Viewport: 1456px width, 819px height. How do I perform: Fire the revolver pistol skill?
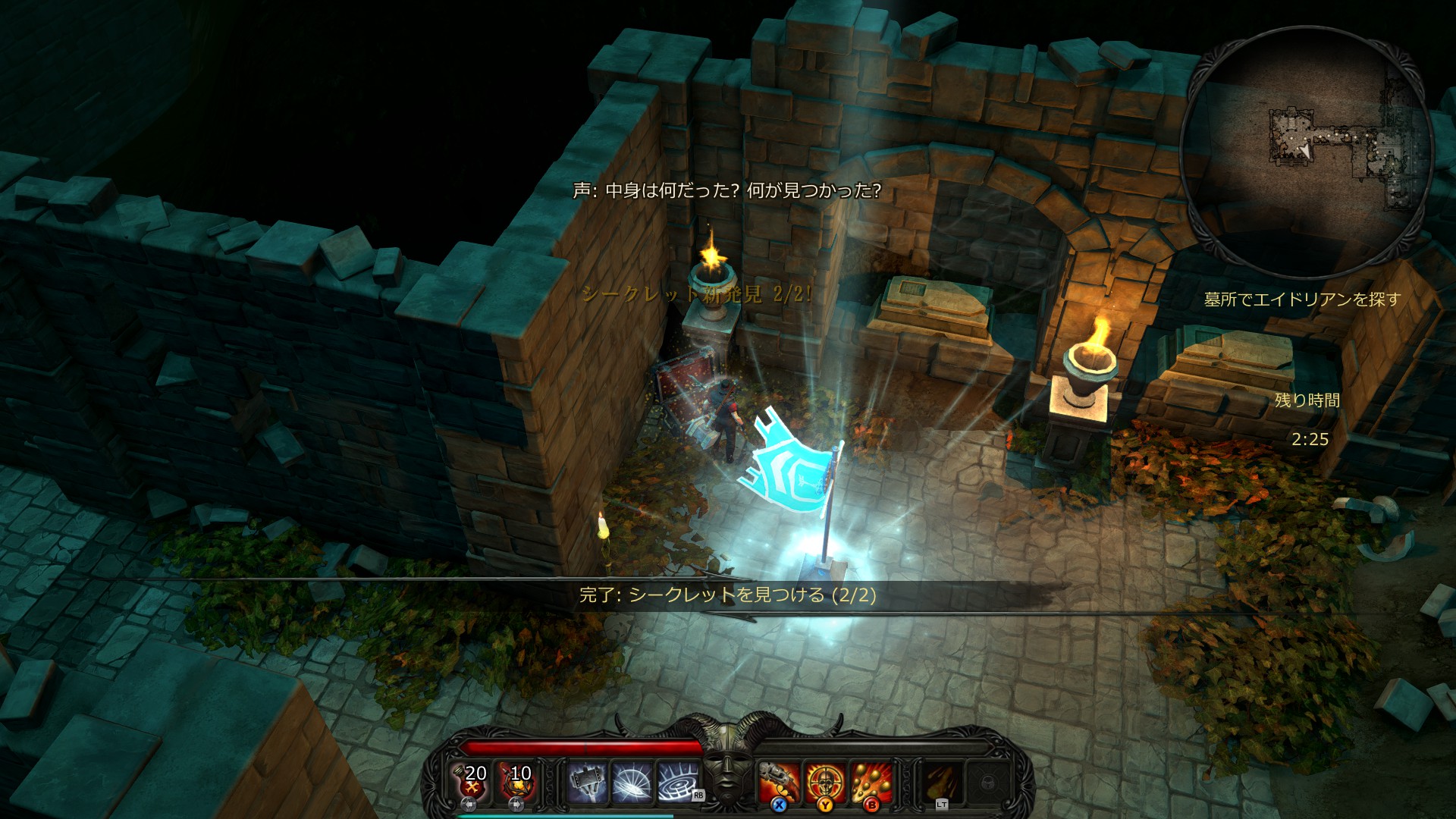pos(779,782)
